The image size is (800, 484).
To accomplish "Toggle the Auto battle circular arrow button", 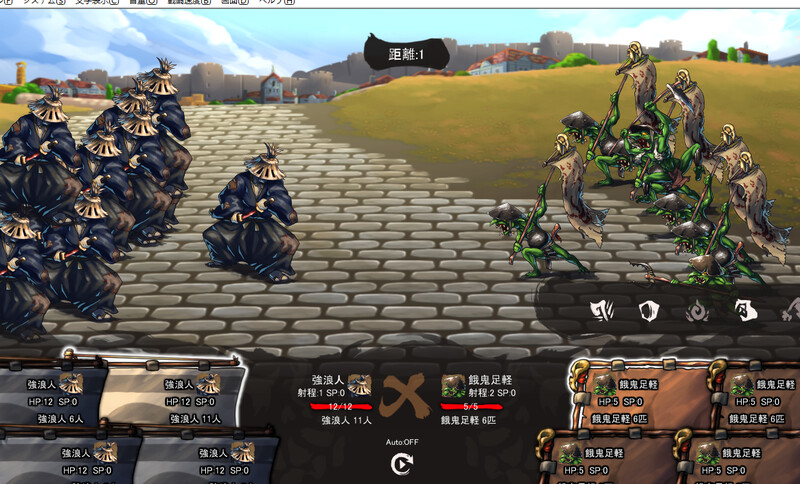I will click(402, 464).
